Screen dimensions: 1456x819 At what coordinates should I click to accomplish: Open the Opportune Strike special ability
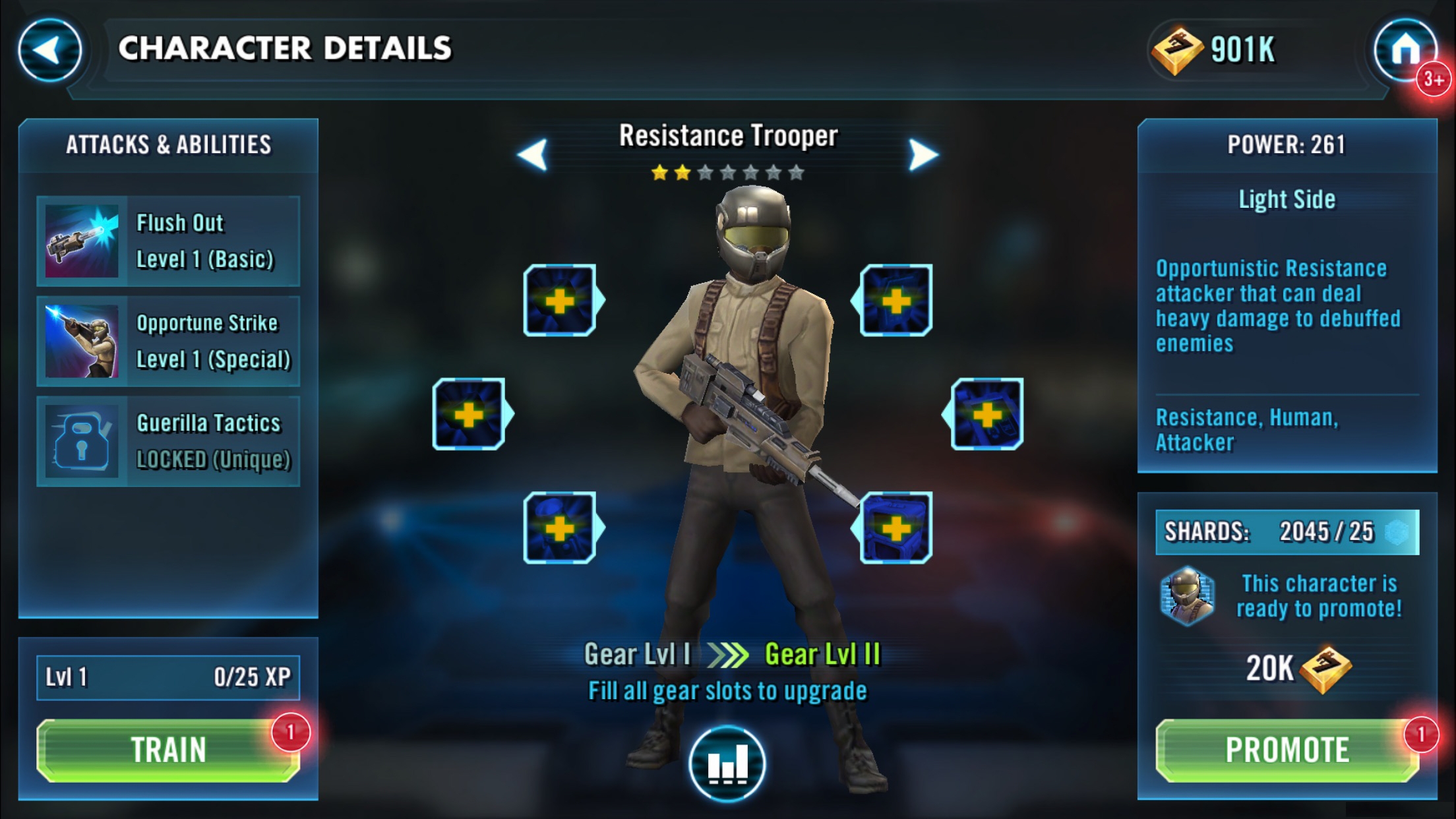tap(168, 341)
